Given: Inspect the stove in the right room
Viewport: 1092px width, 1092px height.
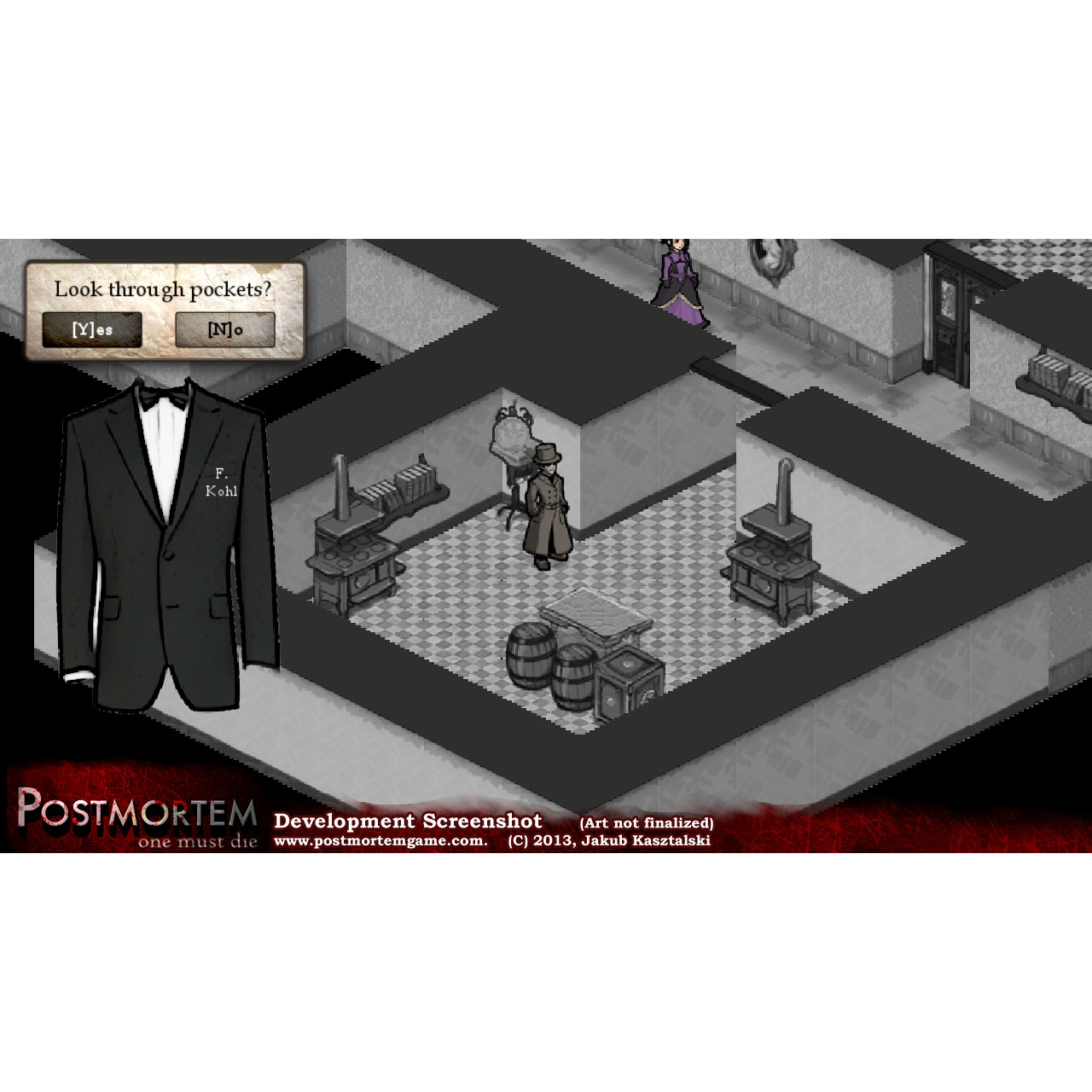Looking at the screenshot, I should click(772, 559).
